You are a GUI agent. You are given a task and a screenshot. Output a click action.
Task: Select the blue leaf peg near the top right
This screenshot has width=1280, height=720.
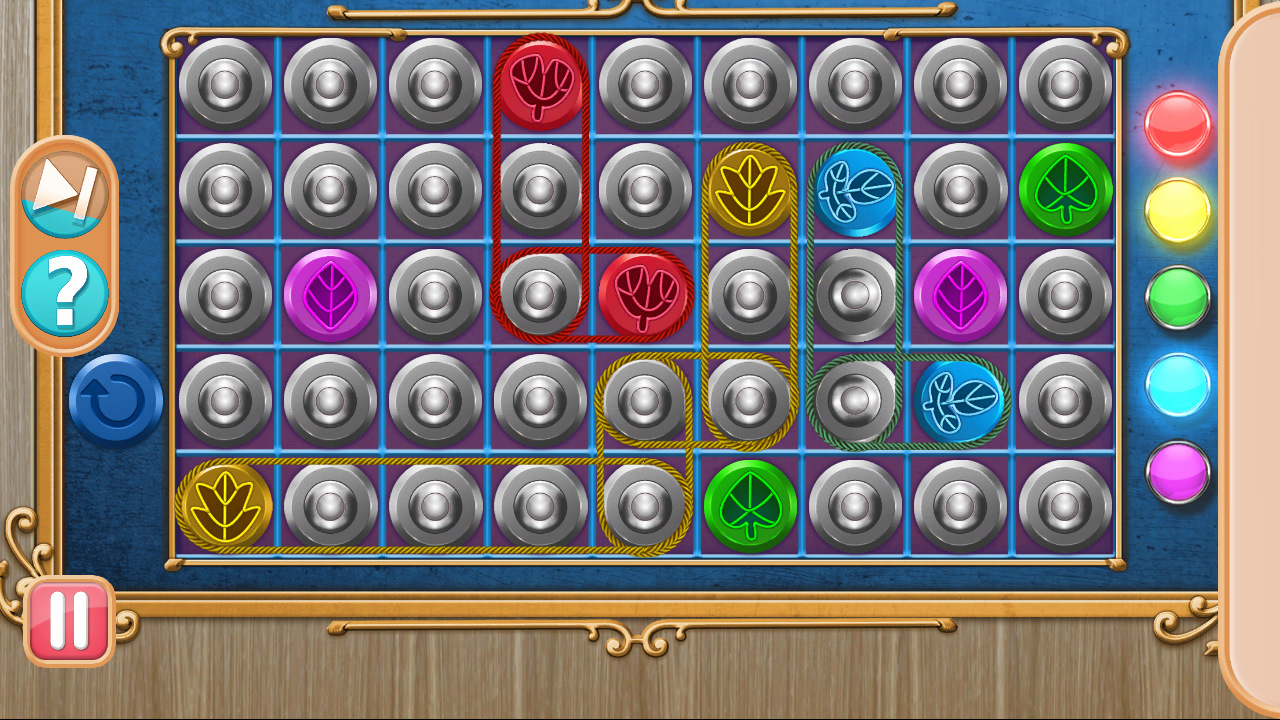[858, 190]
